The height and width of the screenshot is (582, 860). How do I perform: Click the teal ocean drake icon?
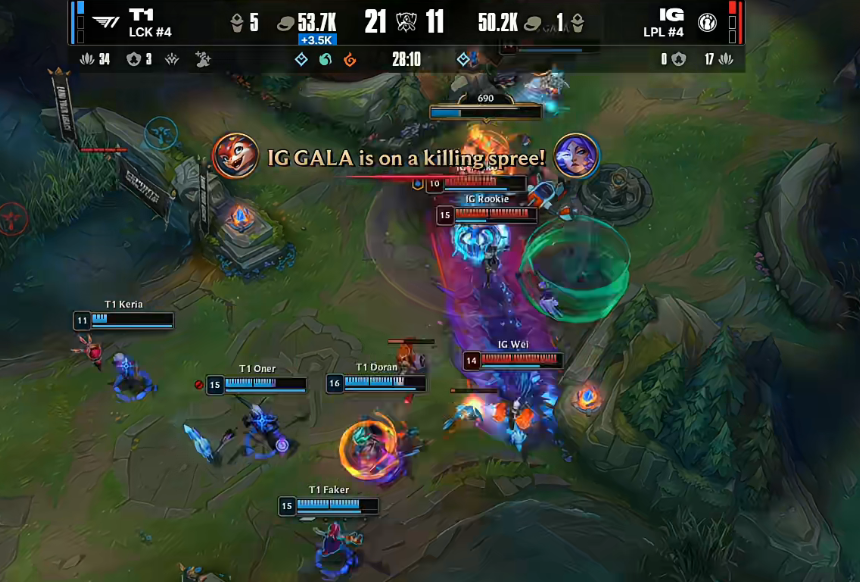coord(325,60)
